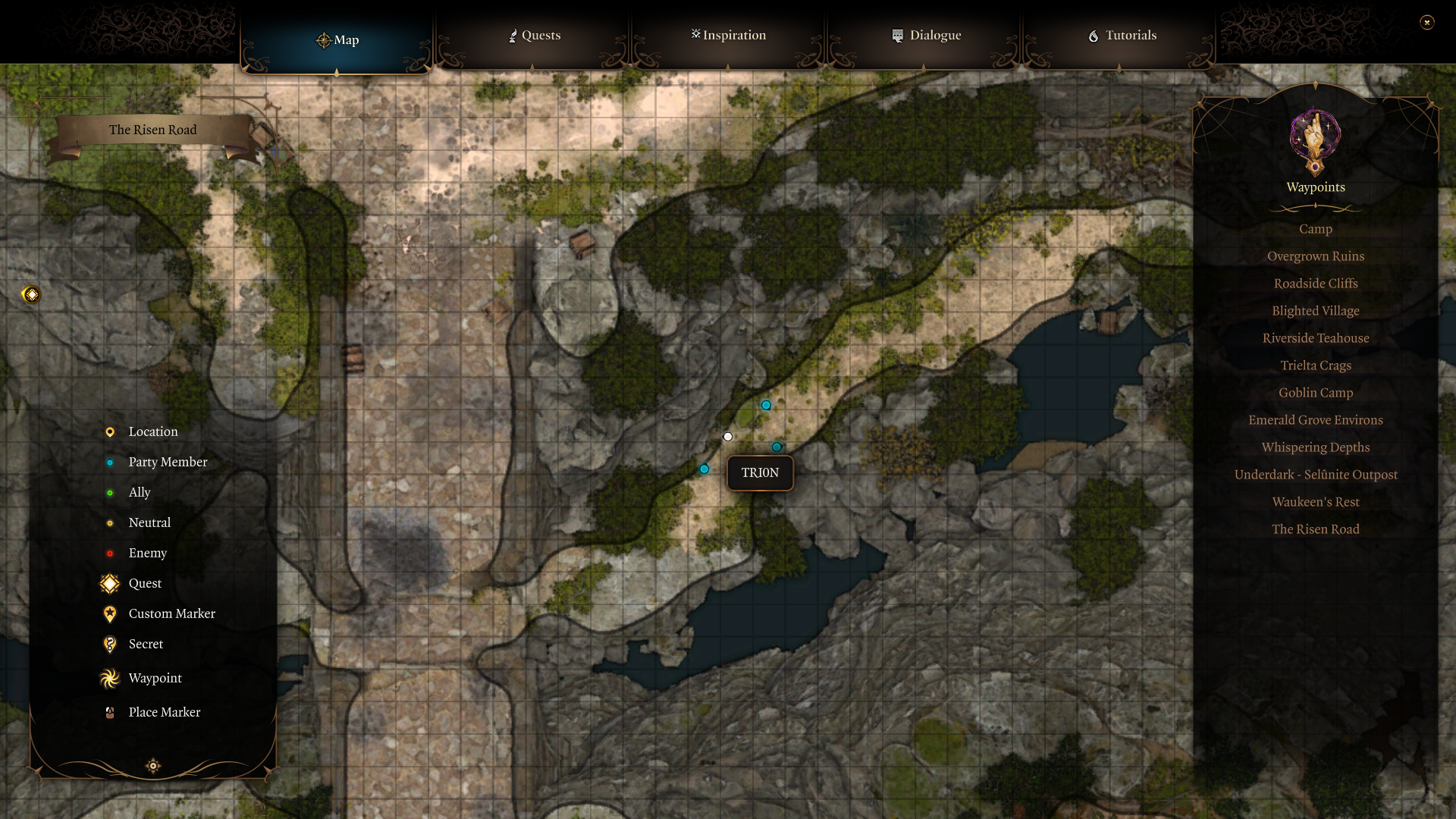Select the Dialogue tab
This screenshot has height=819, width=1456.
pyautogui.click(x=925, y=36)
